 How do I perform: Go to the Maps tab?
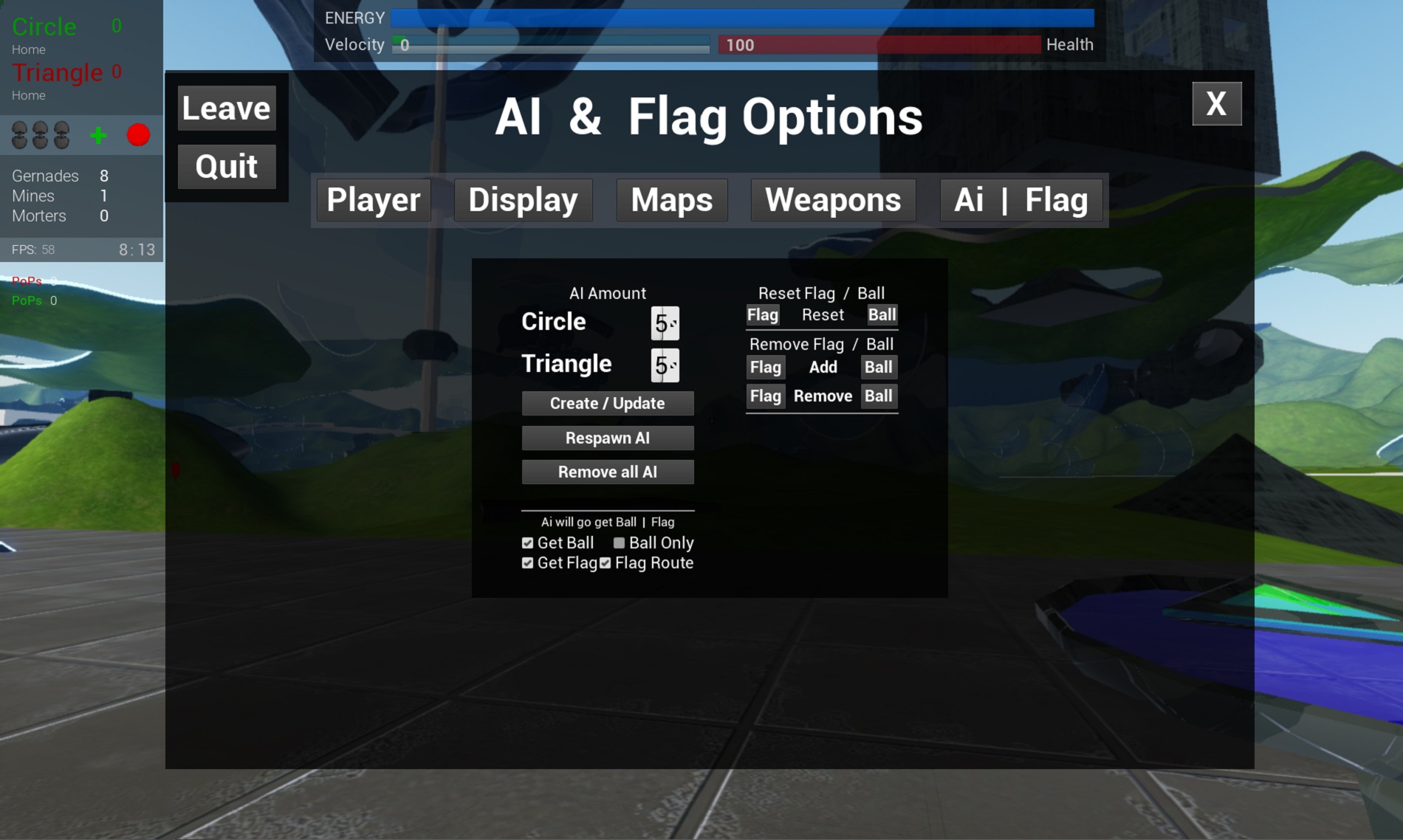click(x=672, y=200)
